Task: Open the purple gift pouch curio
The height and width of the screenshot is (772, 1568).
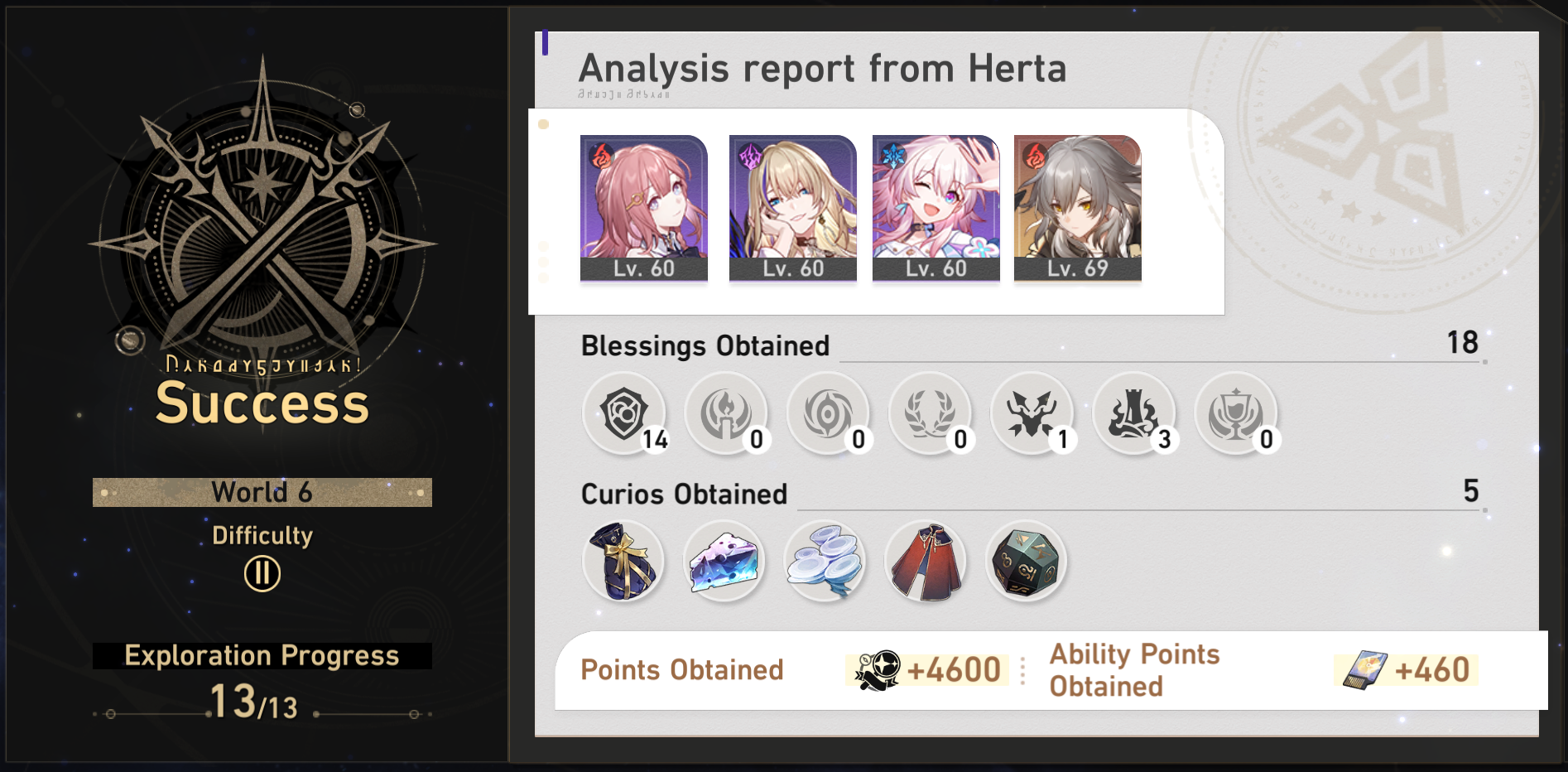Action: 623,562
